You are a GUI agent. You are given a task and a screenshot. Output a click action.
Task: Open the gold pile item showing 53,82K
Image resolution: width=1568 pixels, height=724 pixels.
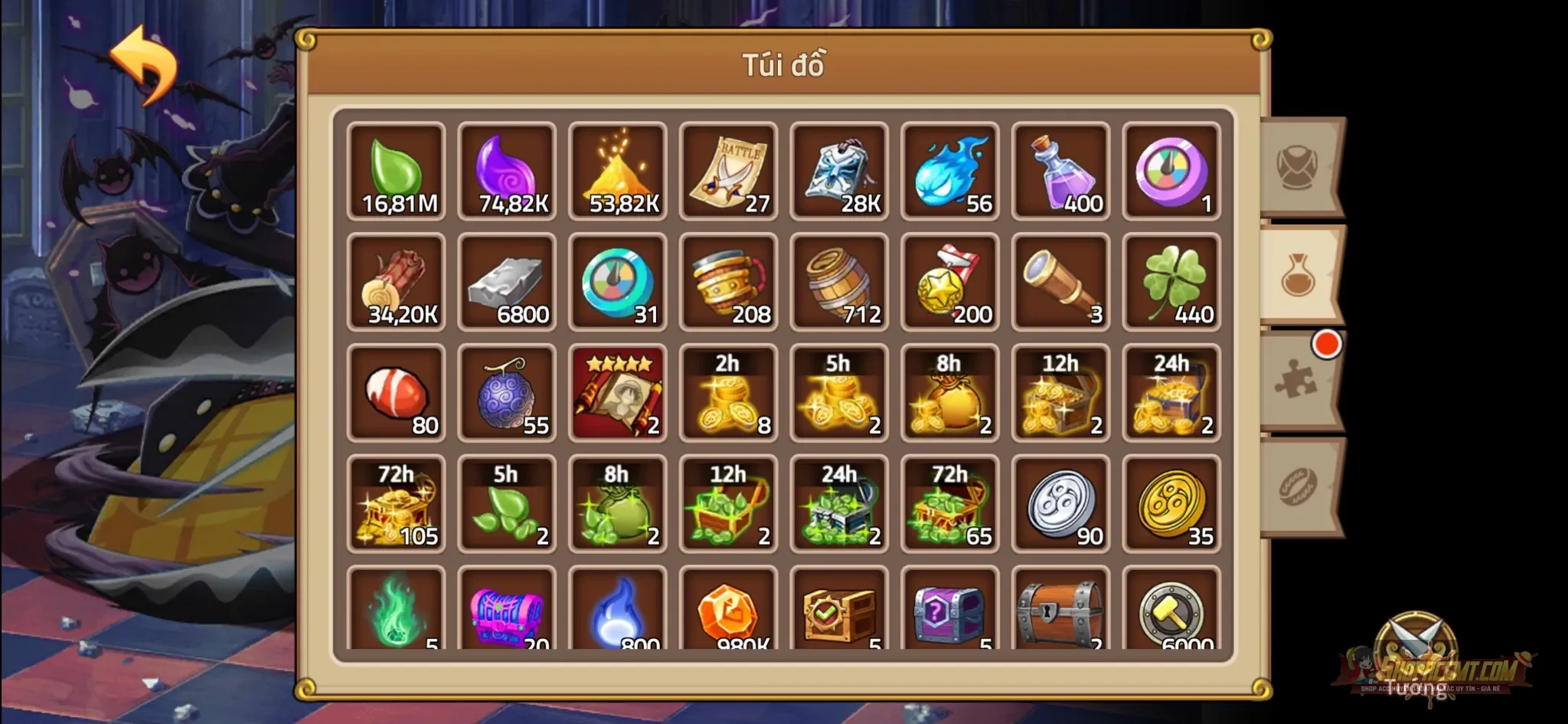618,169
